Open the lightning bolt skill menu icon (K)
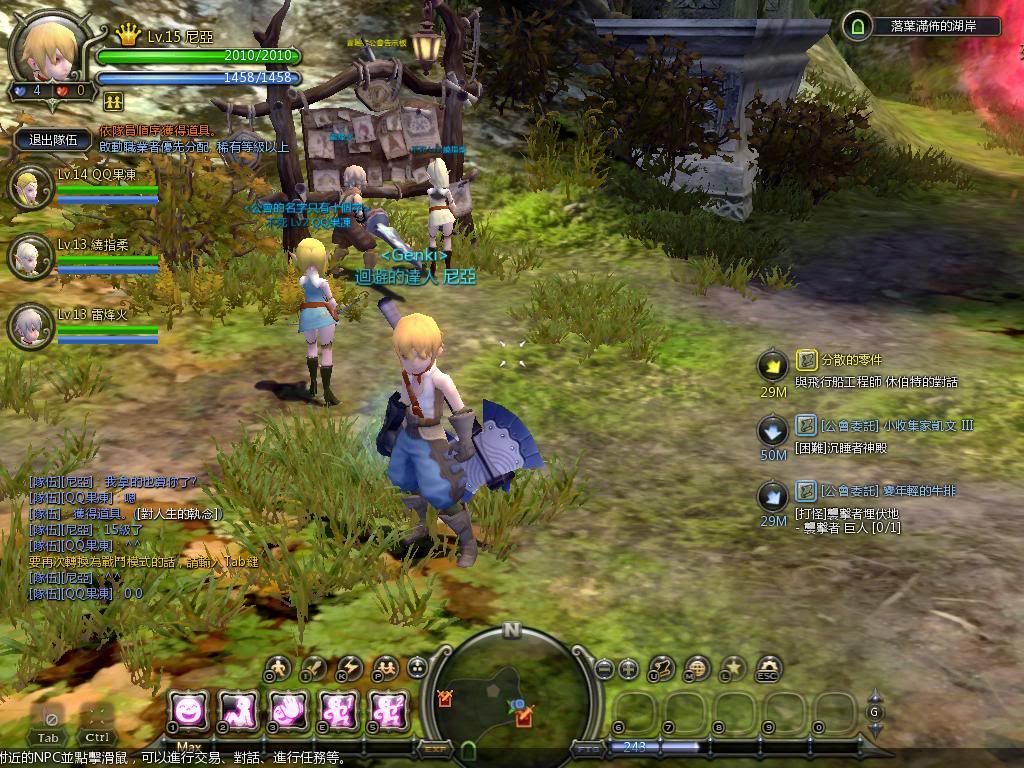Viewport: 1024px width, 768px height. pyautogui.click(x=350, y=667)
